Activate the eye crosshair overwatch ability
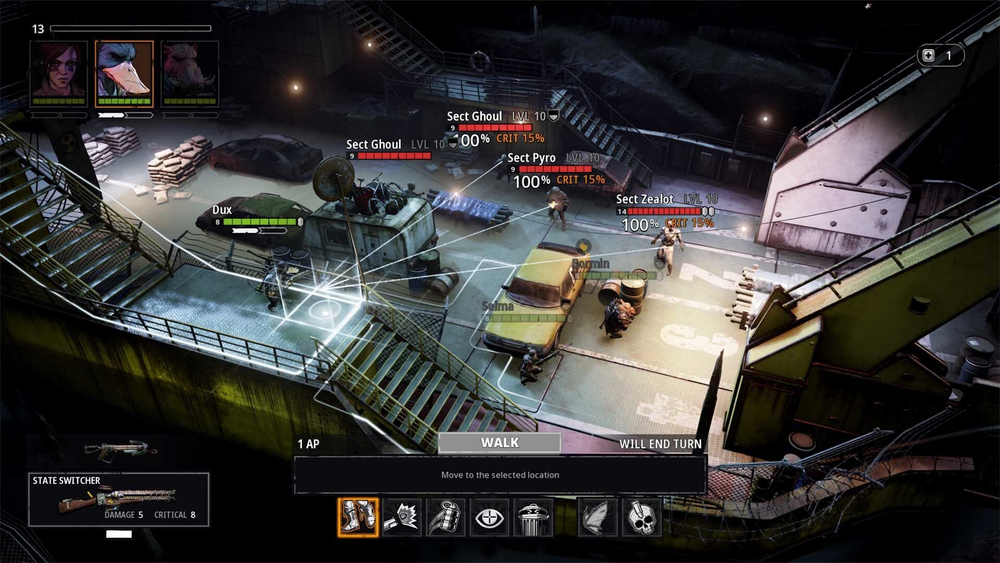Viewport: 1000px width, 563px height. pos(490,517)
